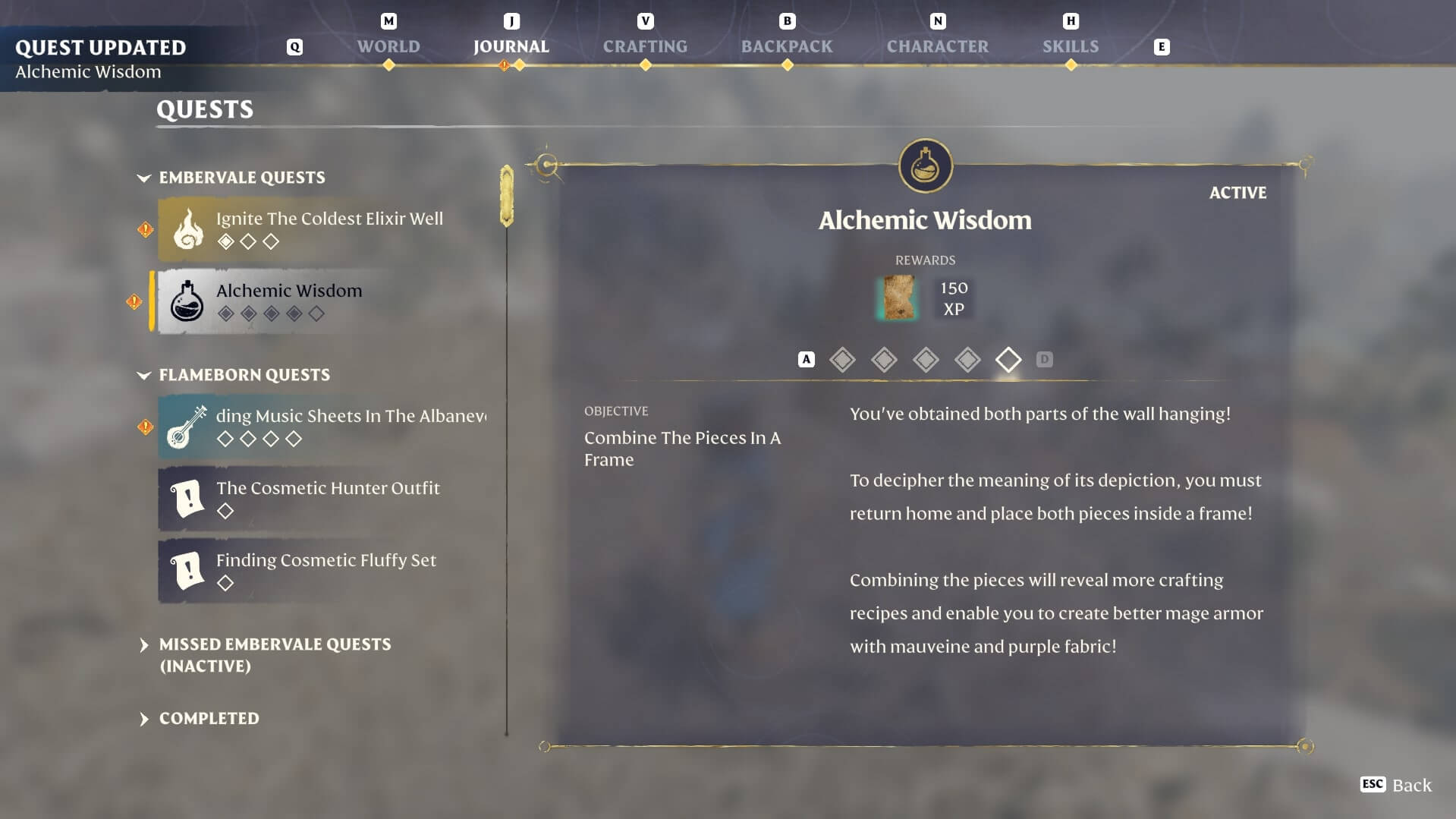The image size is (1456, 819).
Task: Open the Backpack tab
Action: [x=787, y=46]
